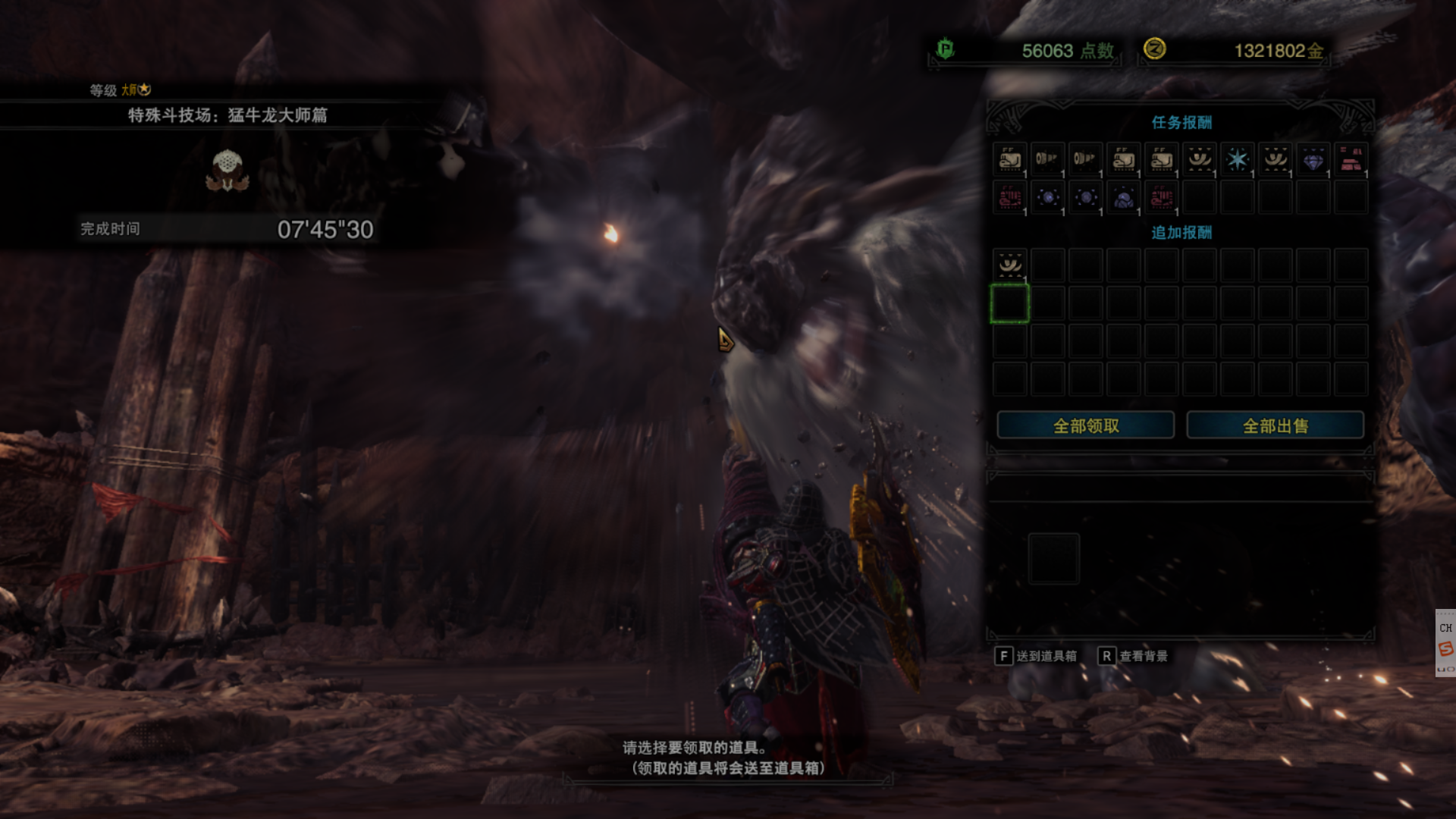Viewport: 1456px width, 819px height.
Task: Click the 全部出售 (sell all) button
Action: pos(1275,425)
